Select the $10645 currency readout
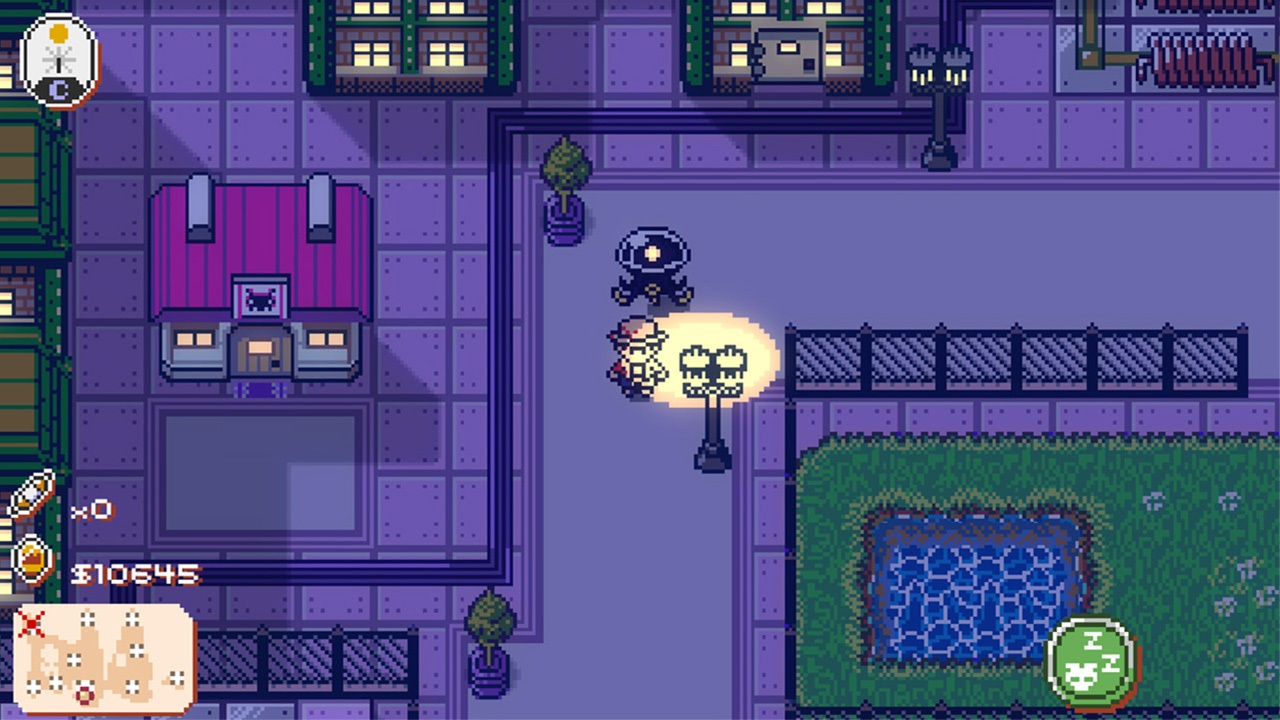This screenshot has width=1280, height=720. coord(135,572)
